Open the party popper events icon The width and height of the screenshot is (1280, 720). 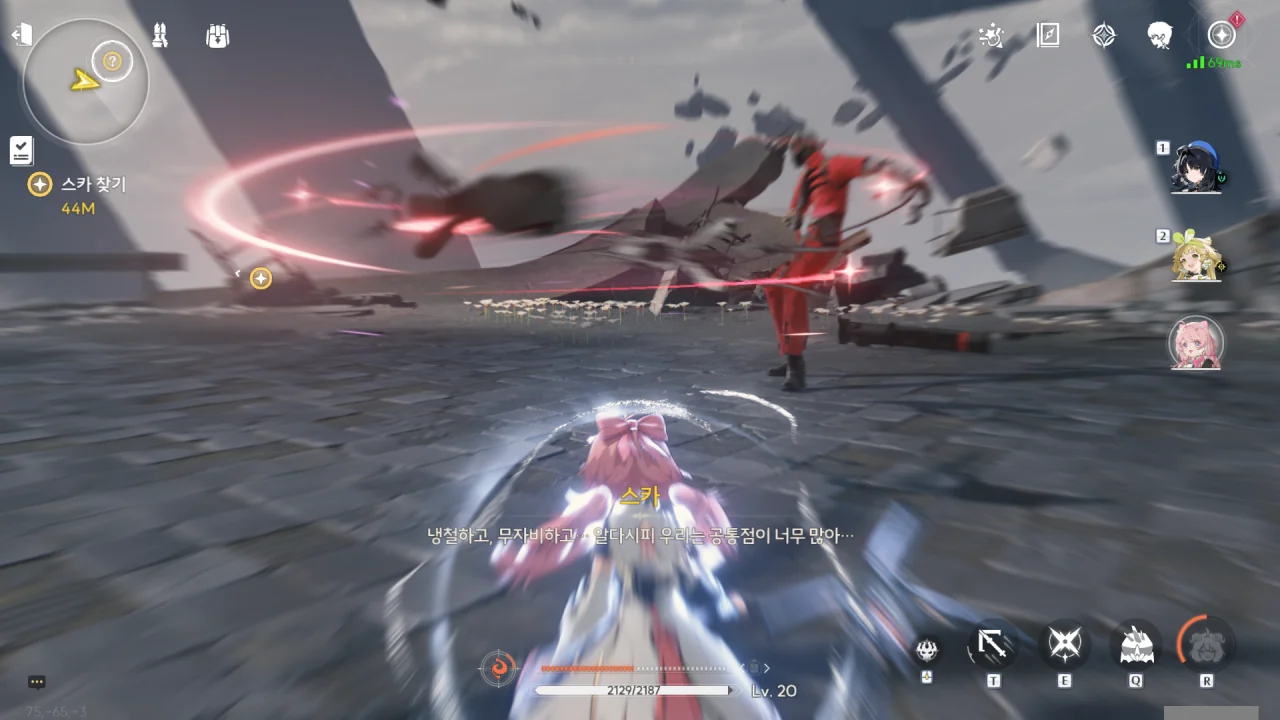(x=991, y=36)
